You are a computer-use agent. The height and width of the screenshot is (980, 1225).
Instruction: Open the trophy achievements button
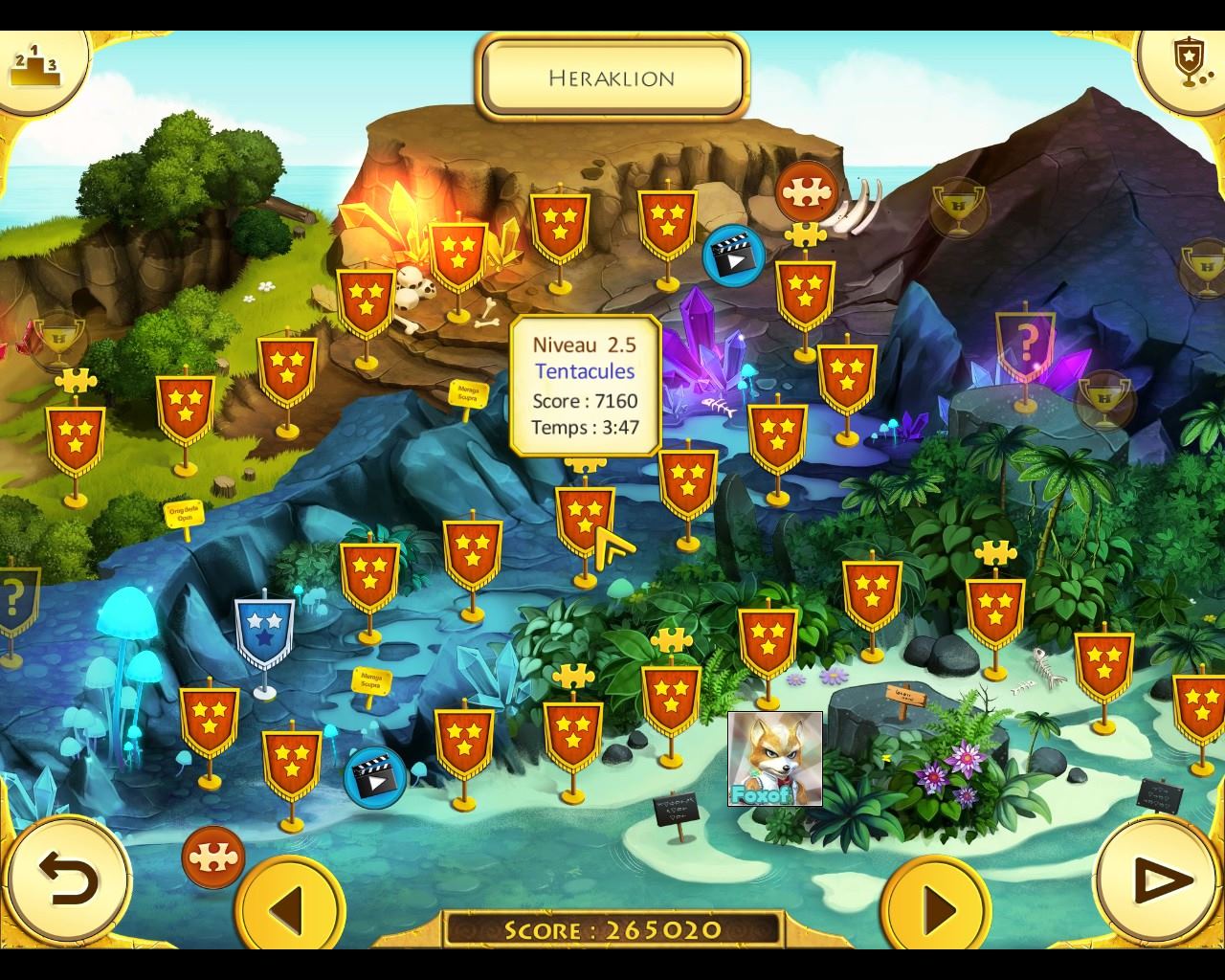[1187, 62]
